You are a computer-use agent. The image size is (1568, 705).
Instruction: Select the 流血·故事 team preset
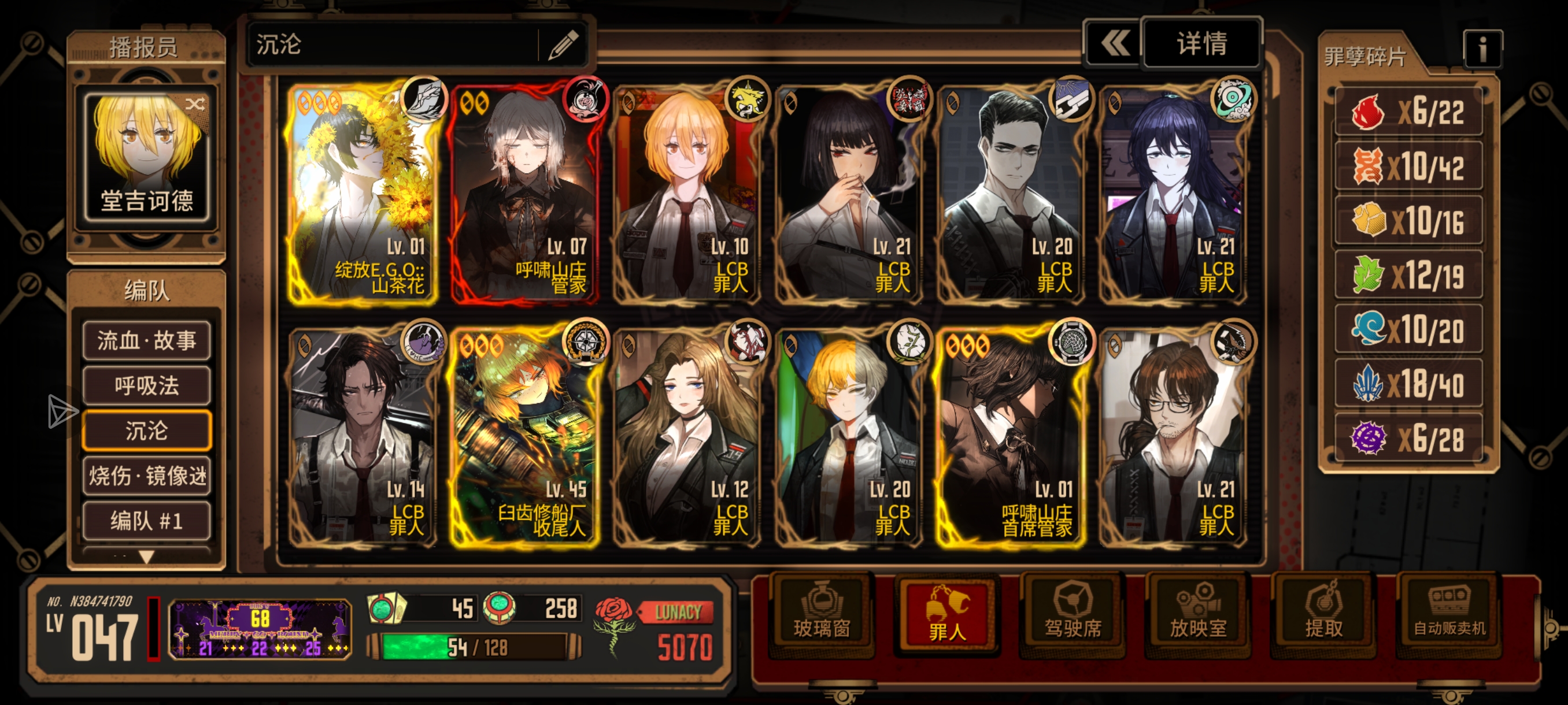[x=147, y=340]
